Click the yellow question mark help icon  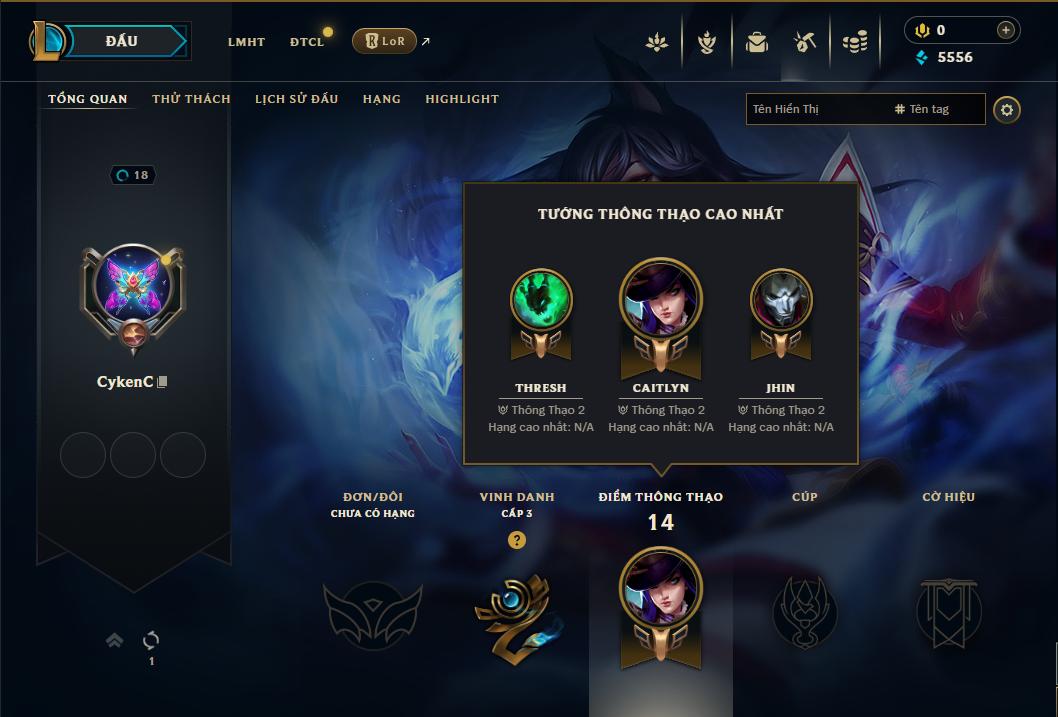[517, 540]
